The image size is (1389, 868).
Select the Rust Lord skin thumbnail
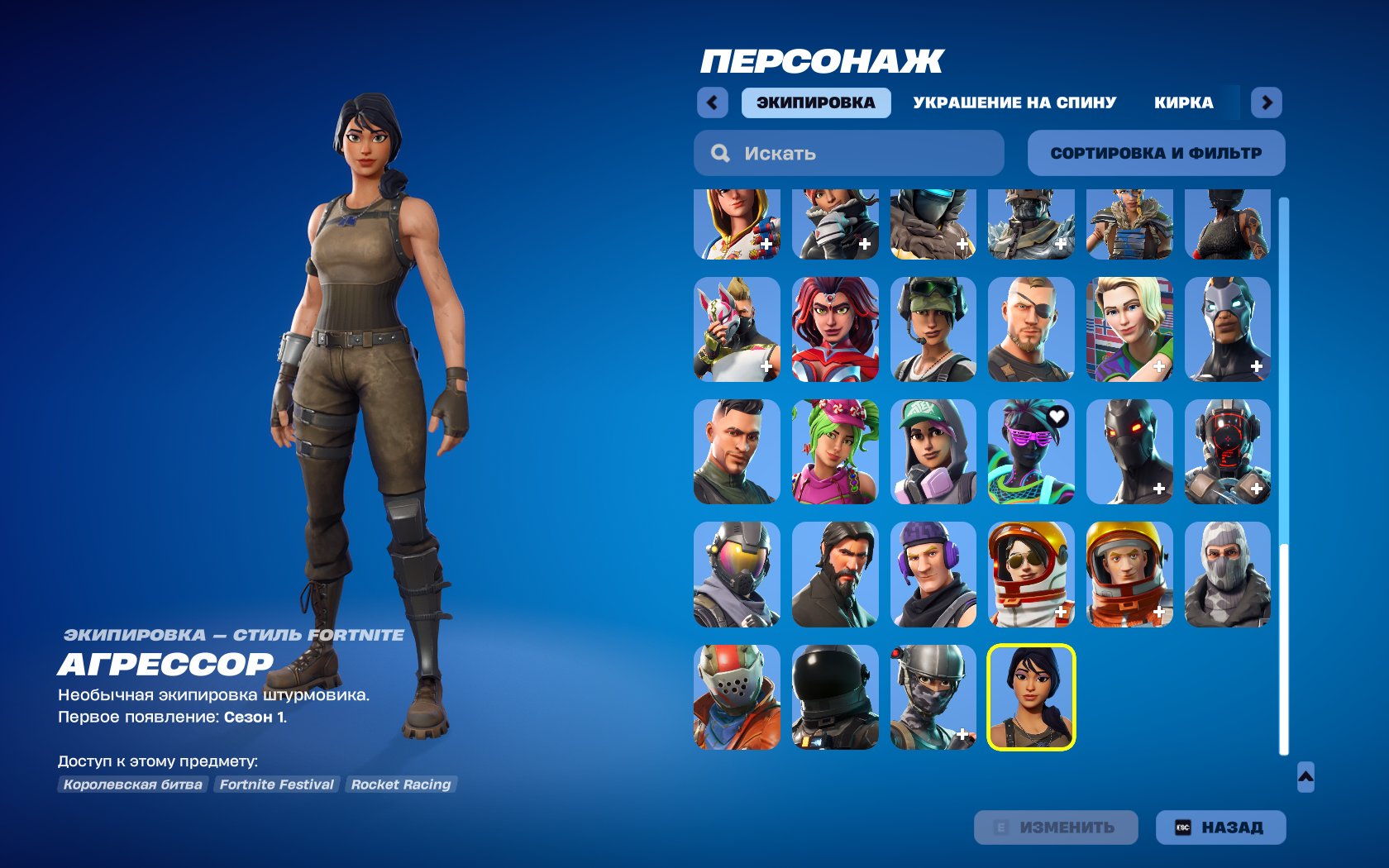(x=736, y=699)
